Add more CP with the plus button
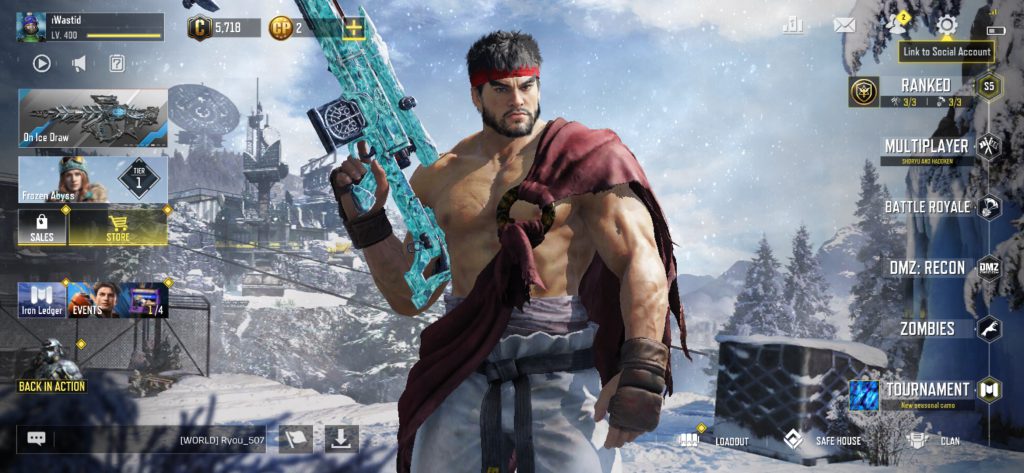1024x473 pixels. [x=354, y=28]
